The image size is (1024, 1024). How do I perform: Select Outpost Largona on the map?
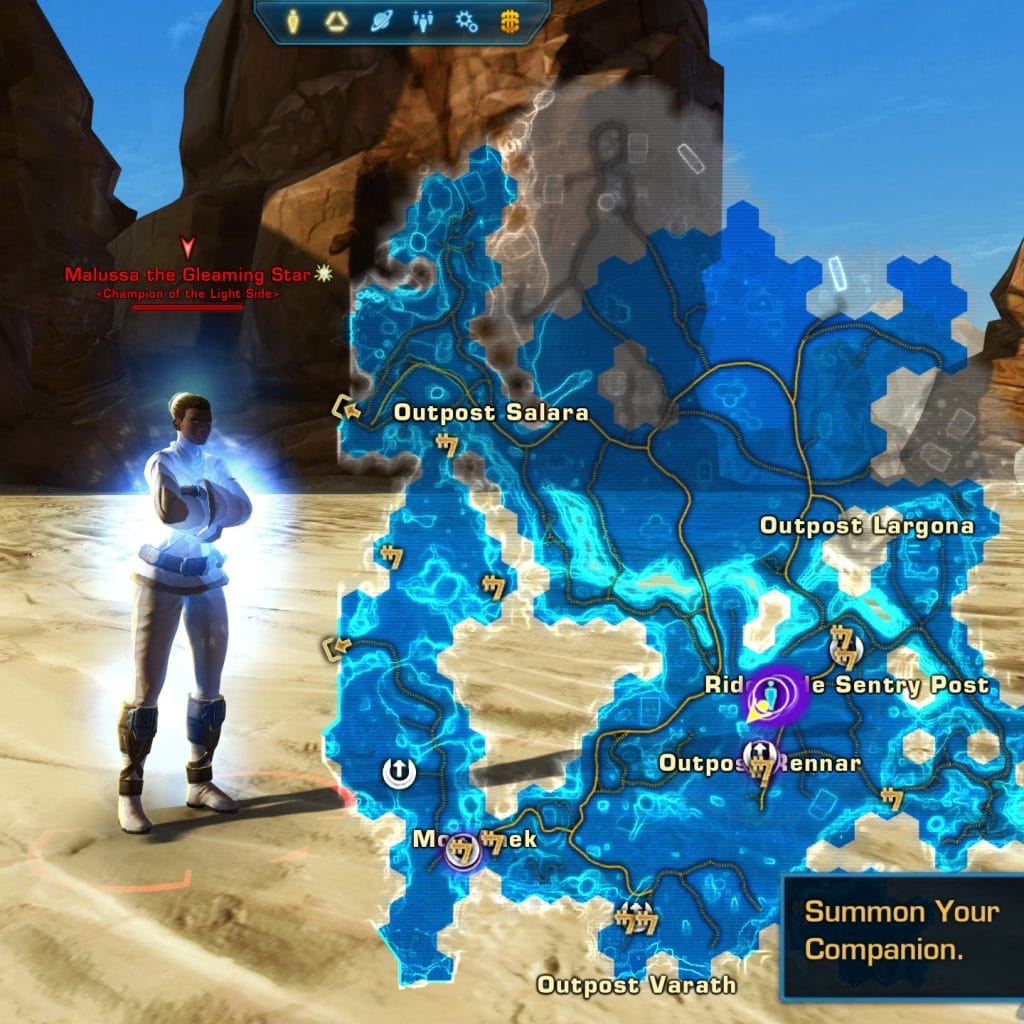[866, 525]
